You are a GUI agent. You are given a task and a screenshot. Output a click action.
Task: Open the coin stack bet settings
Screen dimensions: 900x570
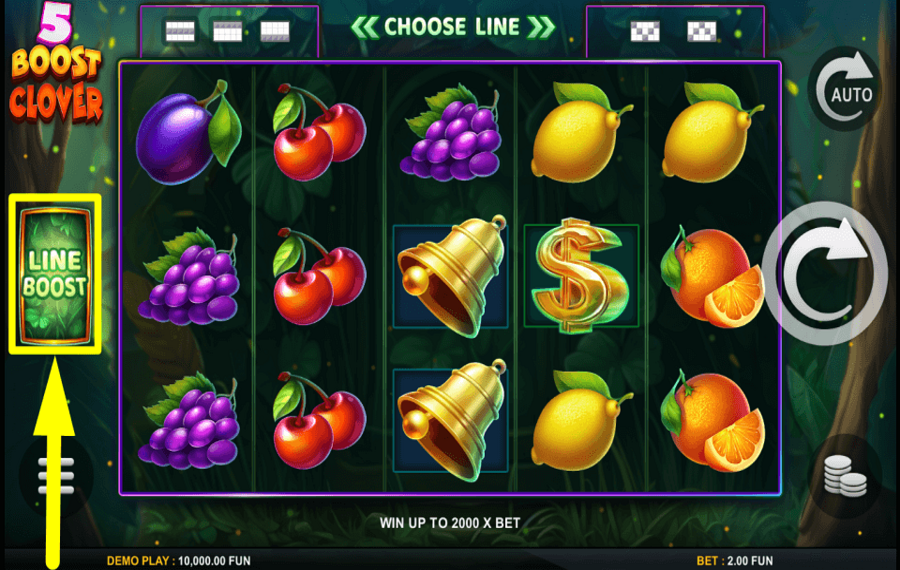click(x=845, y=477)
